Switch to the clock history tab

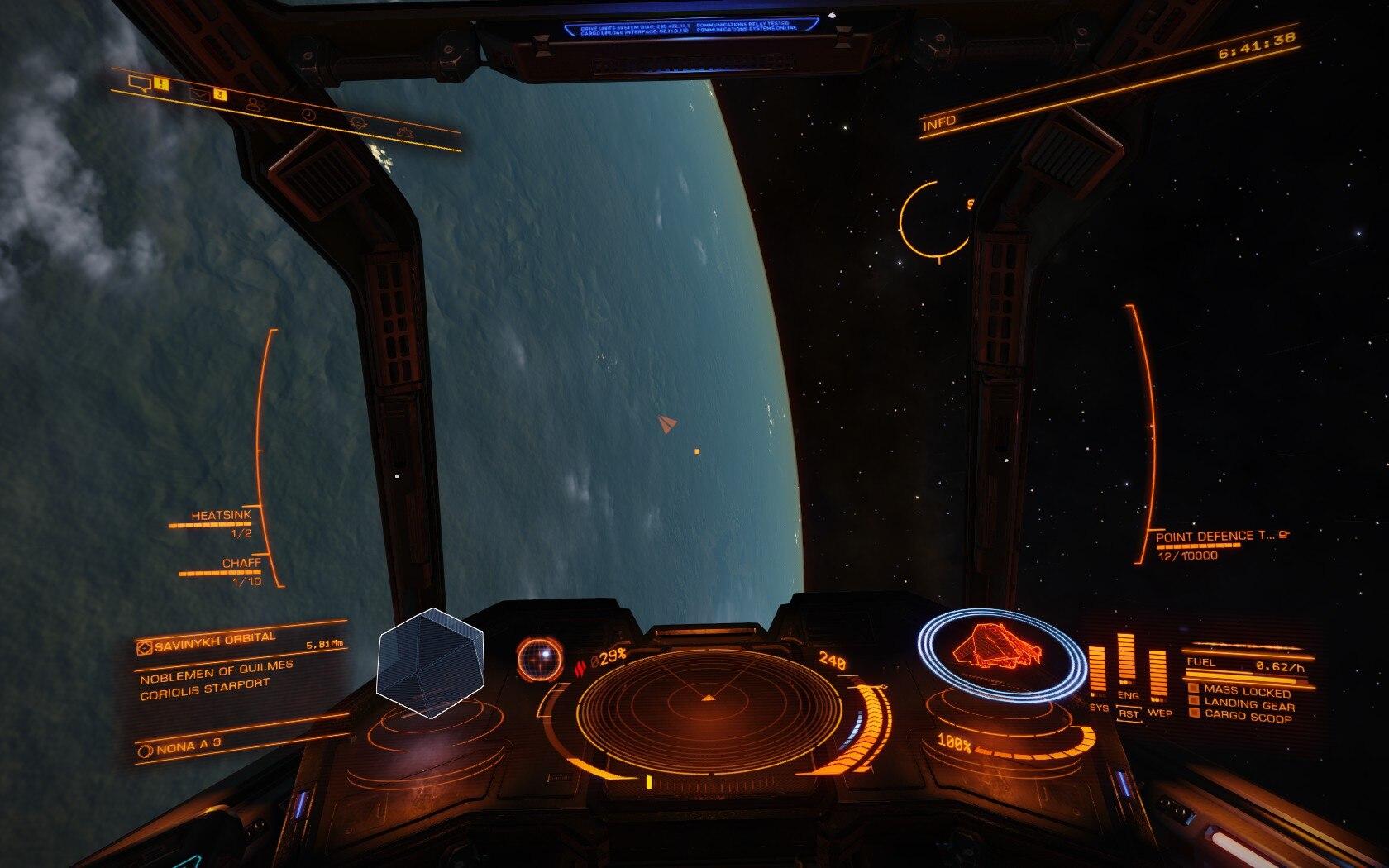(308, 114)
